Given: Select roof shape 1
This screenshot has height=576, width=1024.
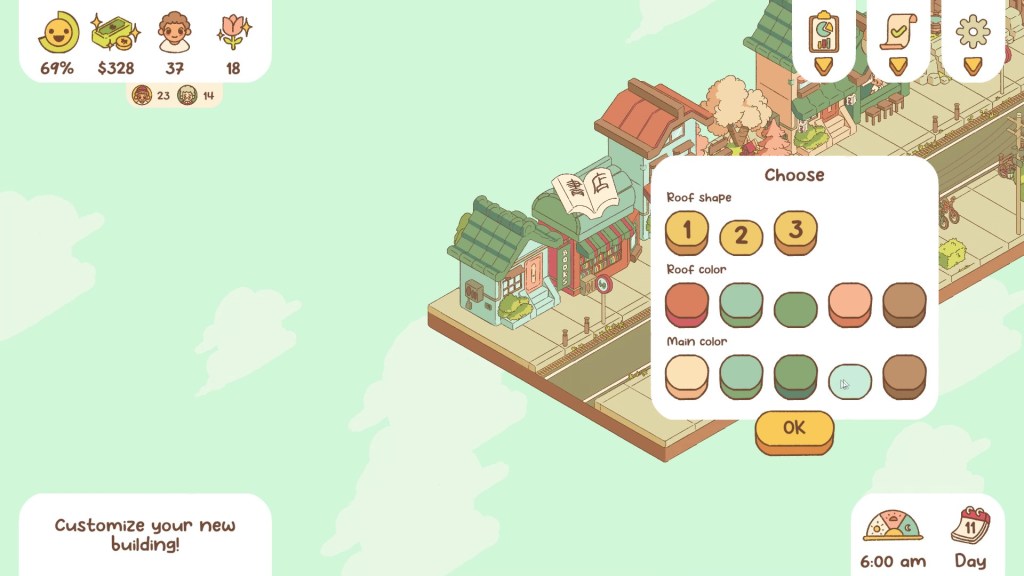Looking at the screenshot, I should [687, 231].
